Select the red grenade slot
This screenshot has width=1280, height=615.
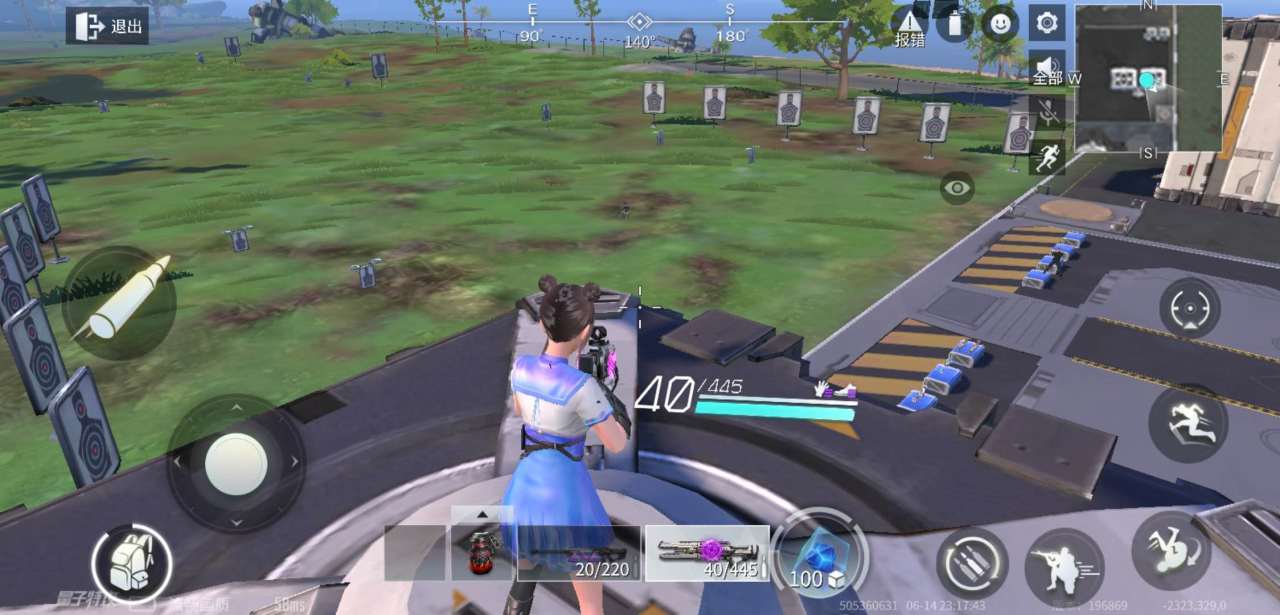pos(482,553)
